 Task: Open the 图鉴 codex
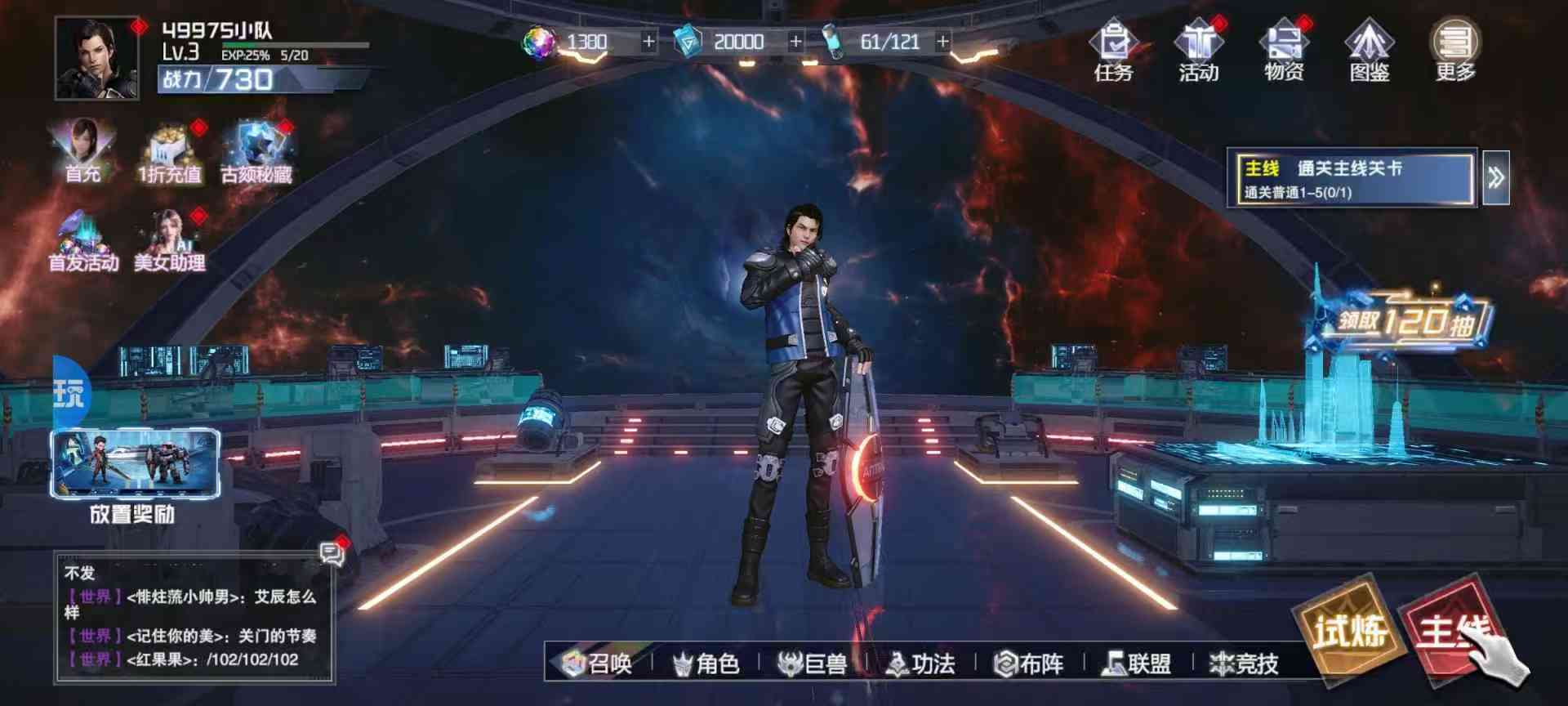click(x=1370, y=51)
